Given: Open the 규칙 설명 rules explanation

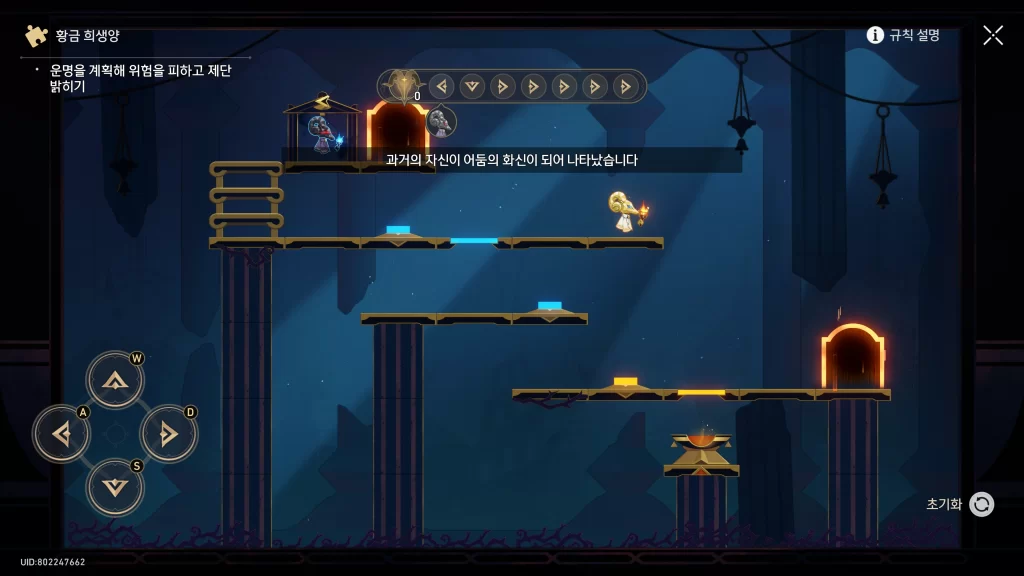Looking at the screenshot, I should (903, 35).
